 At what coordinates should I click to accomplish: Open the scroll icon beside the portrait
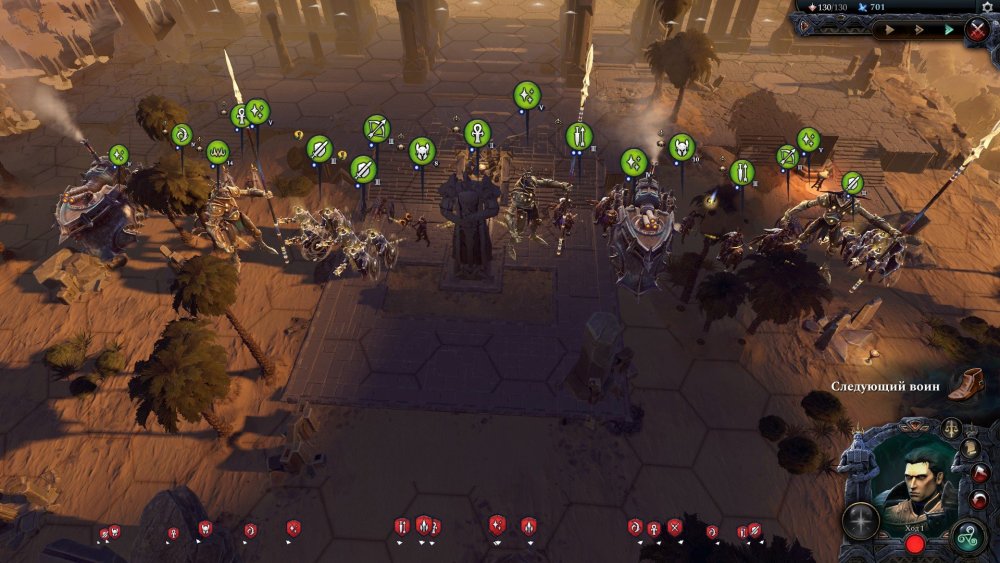click(970, 449)
